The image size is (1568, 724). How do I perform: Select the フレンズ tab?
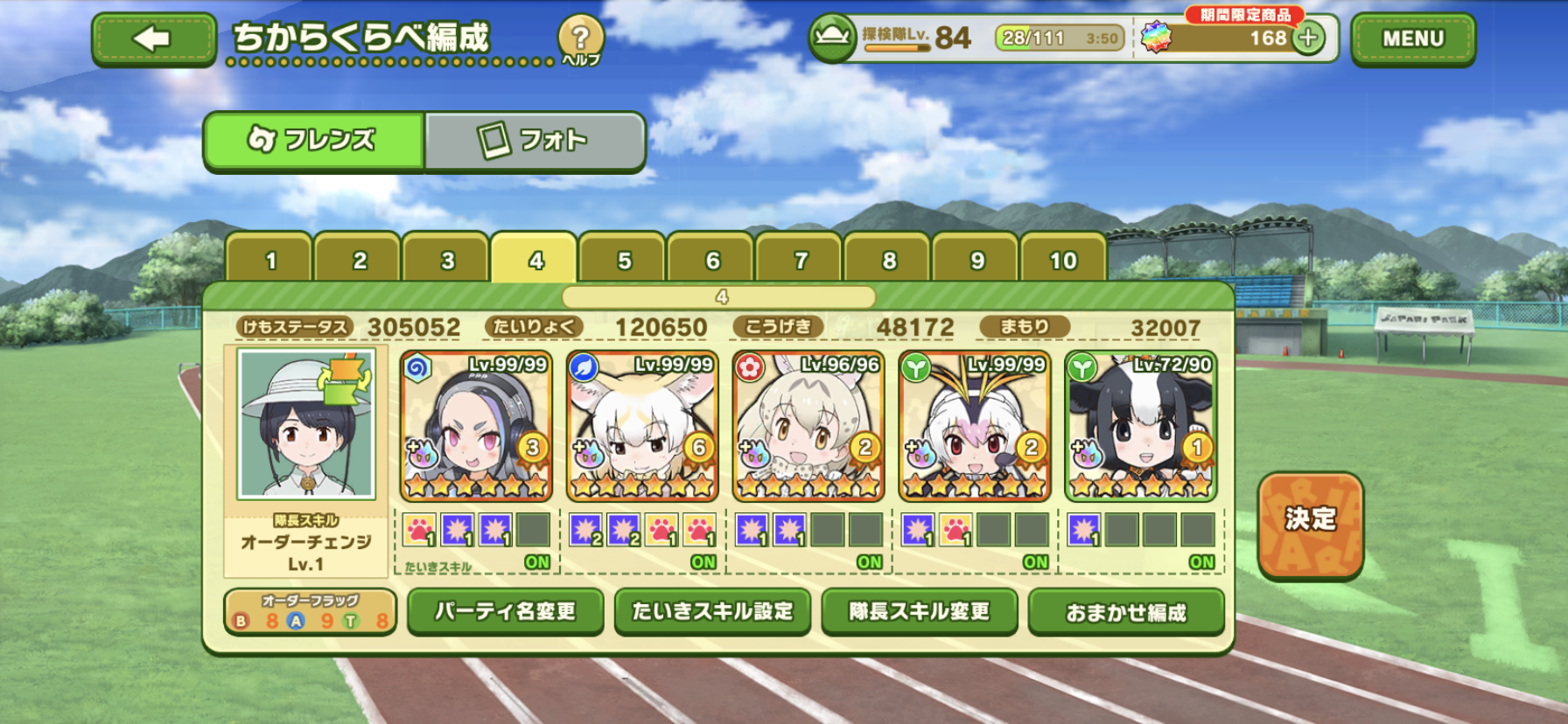[314, 140]
